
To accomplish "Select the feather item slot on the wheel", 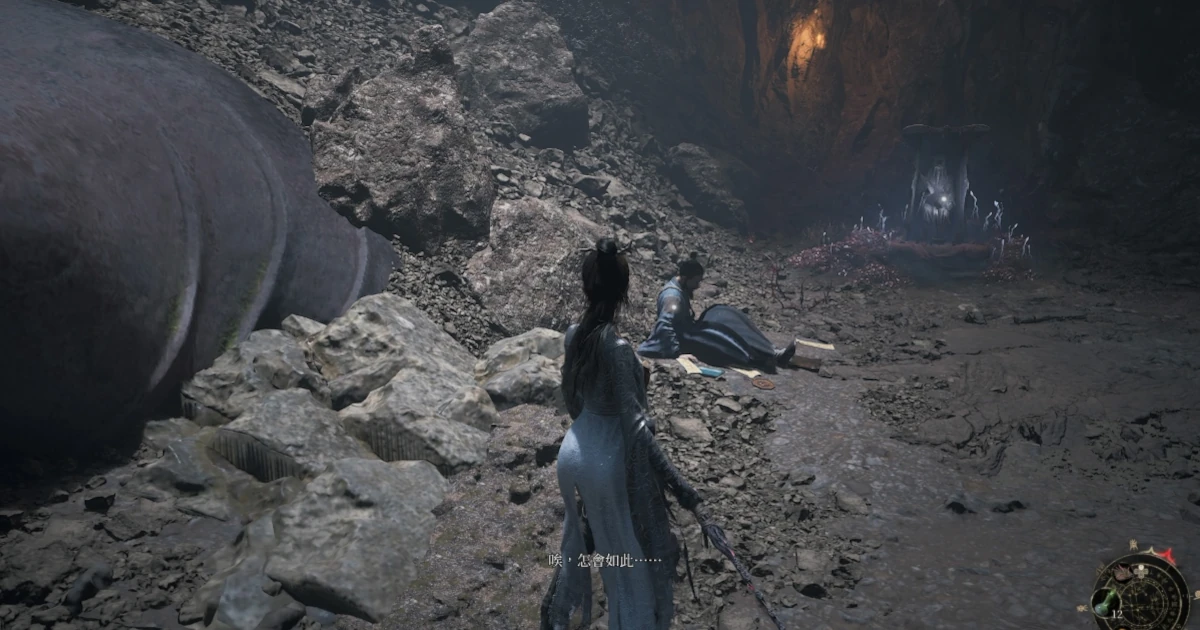I will click(1122, 572).
